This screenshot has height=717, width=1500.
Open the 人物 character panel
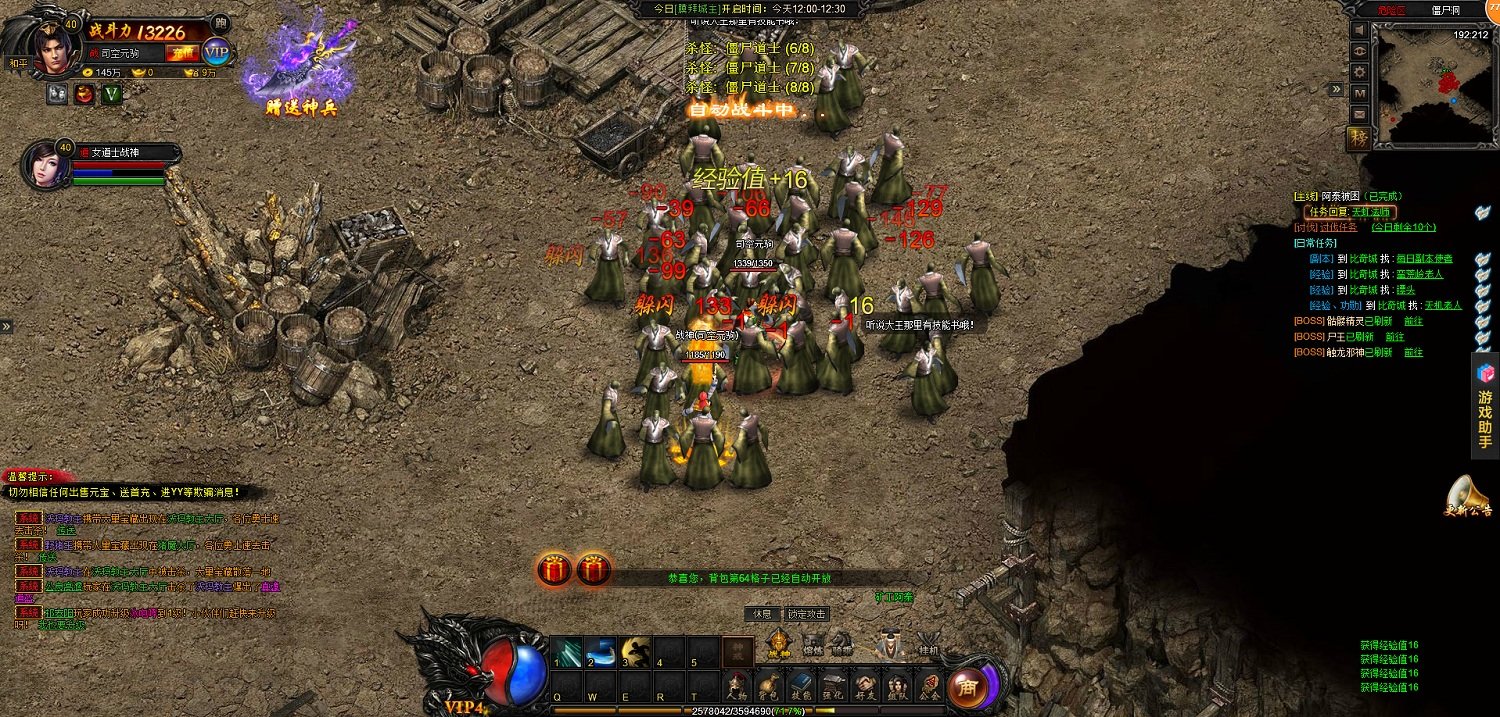pyautogui.click(x=737, y=686)
